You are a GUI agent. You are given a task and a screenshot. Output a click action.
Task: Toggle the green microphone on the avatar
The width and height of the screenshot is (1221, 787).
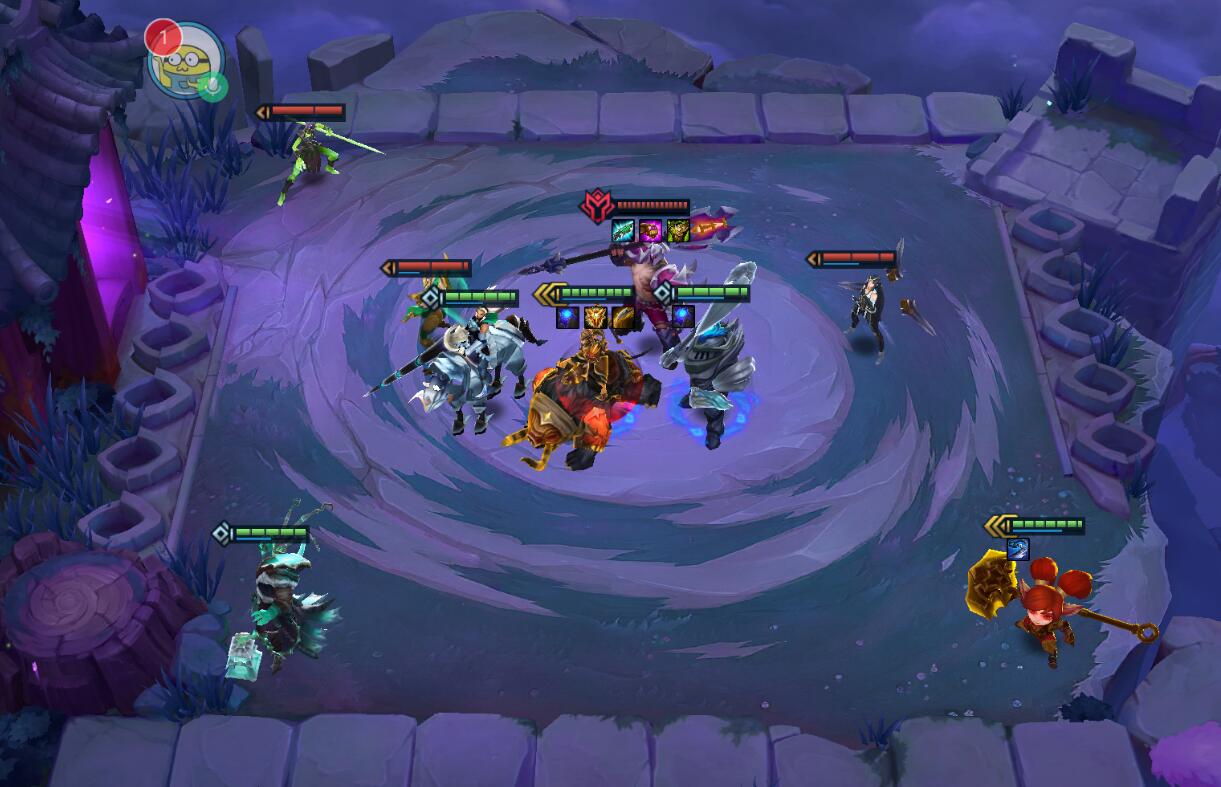point(212,87)
